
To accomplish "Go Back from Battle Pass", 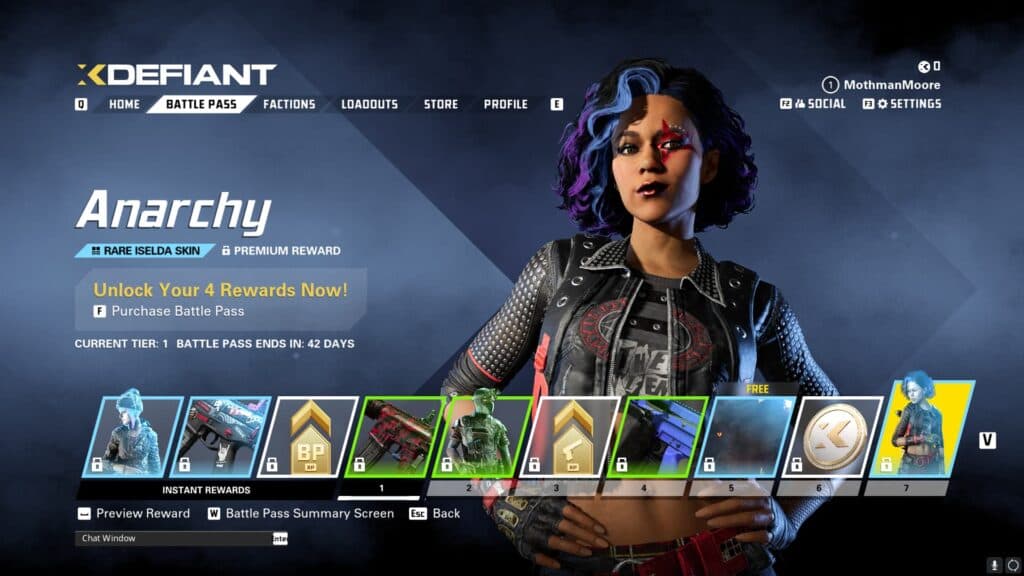I will pos(446,513).
